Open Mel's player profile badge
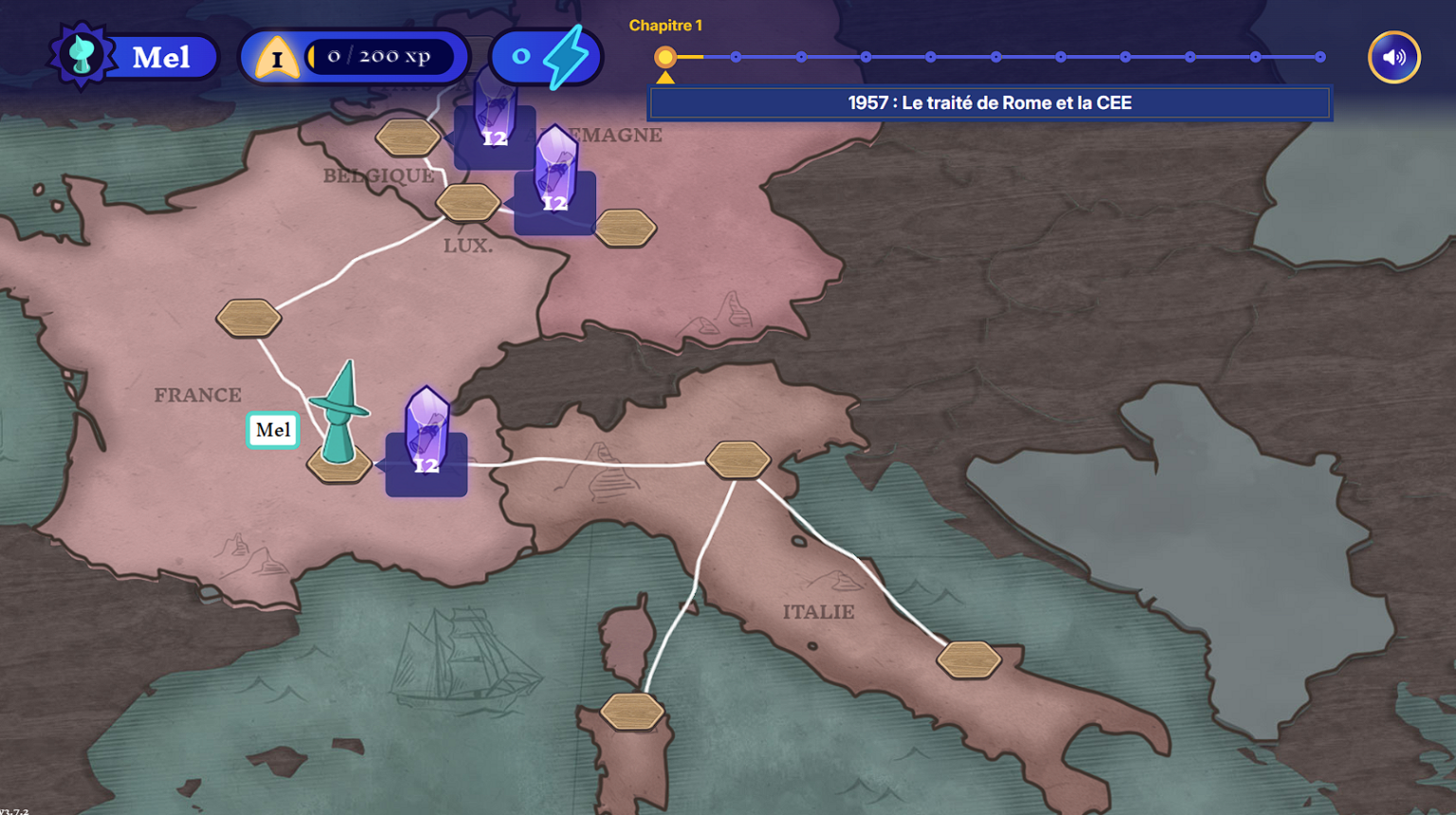 click(134, 57)
